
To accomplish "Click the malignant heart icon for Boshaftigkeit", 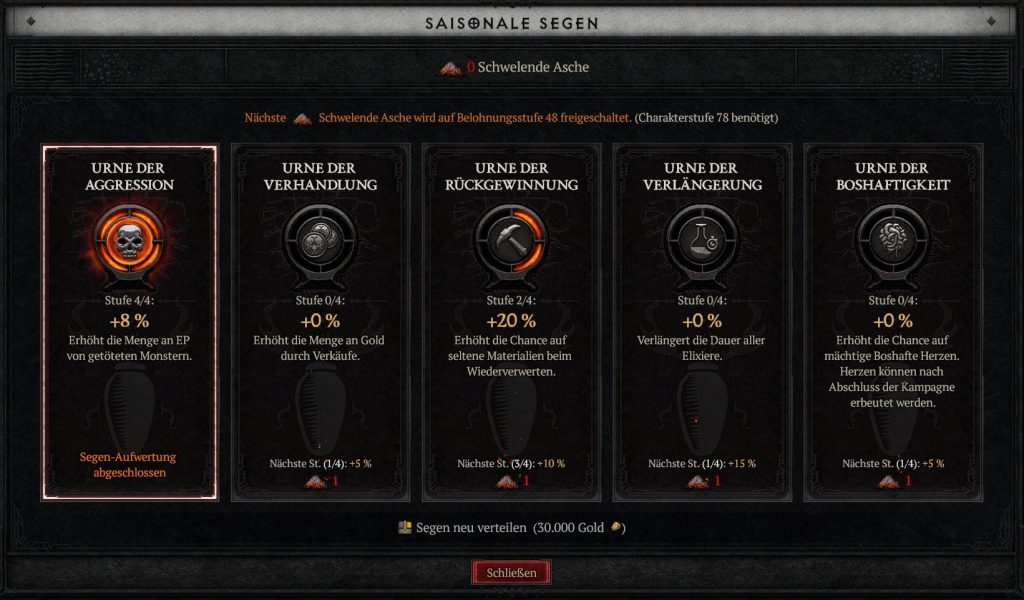I will click(894, 240).
